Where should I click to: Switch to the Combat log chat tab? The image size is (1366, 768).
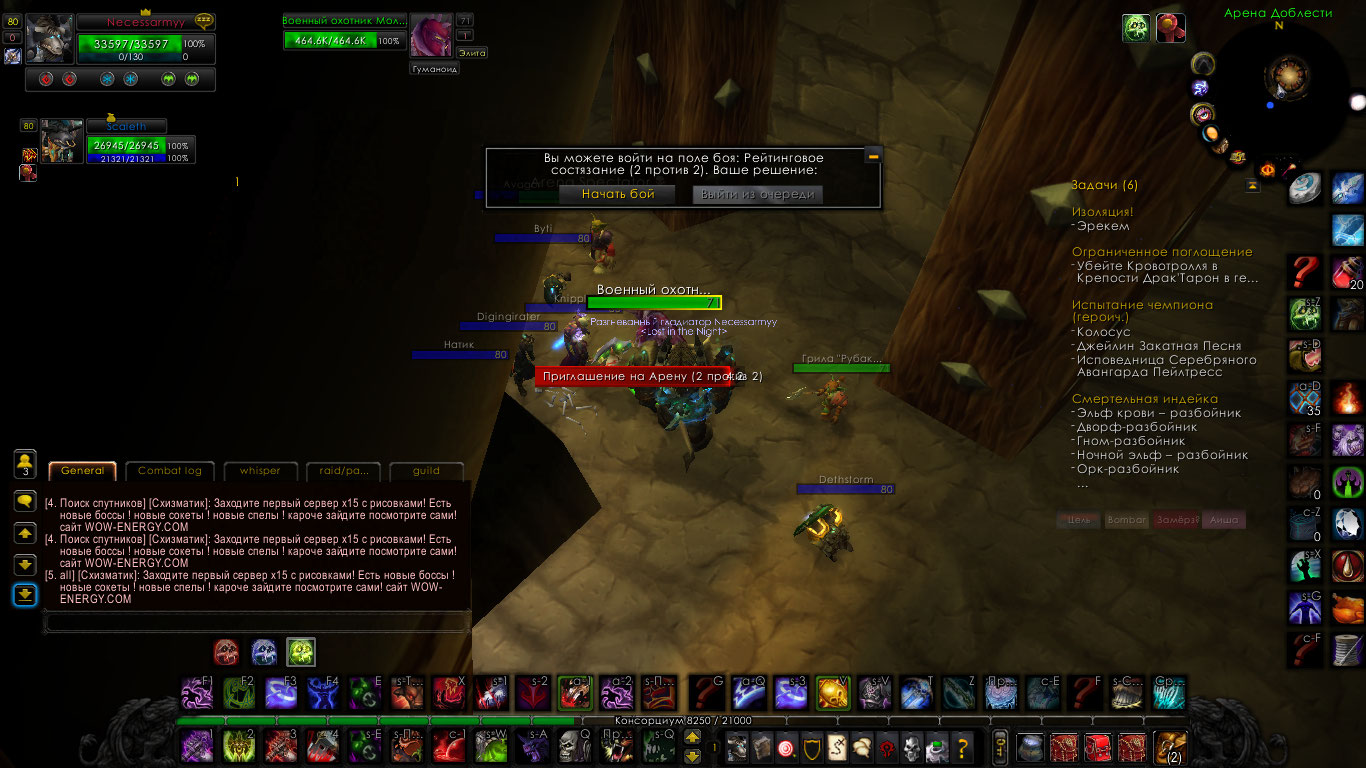click(x=170, y=471)
